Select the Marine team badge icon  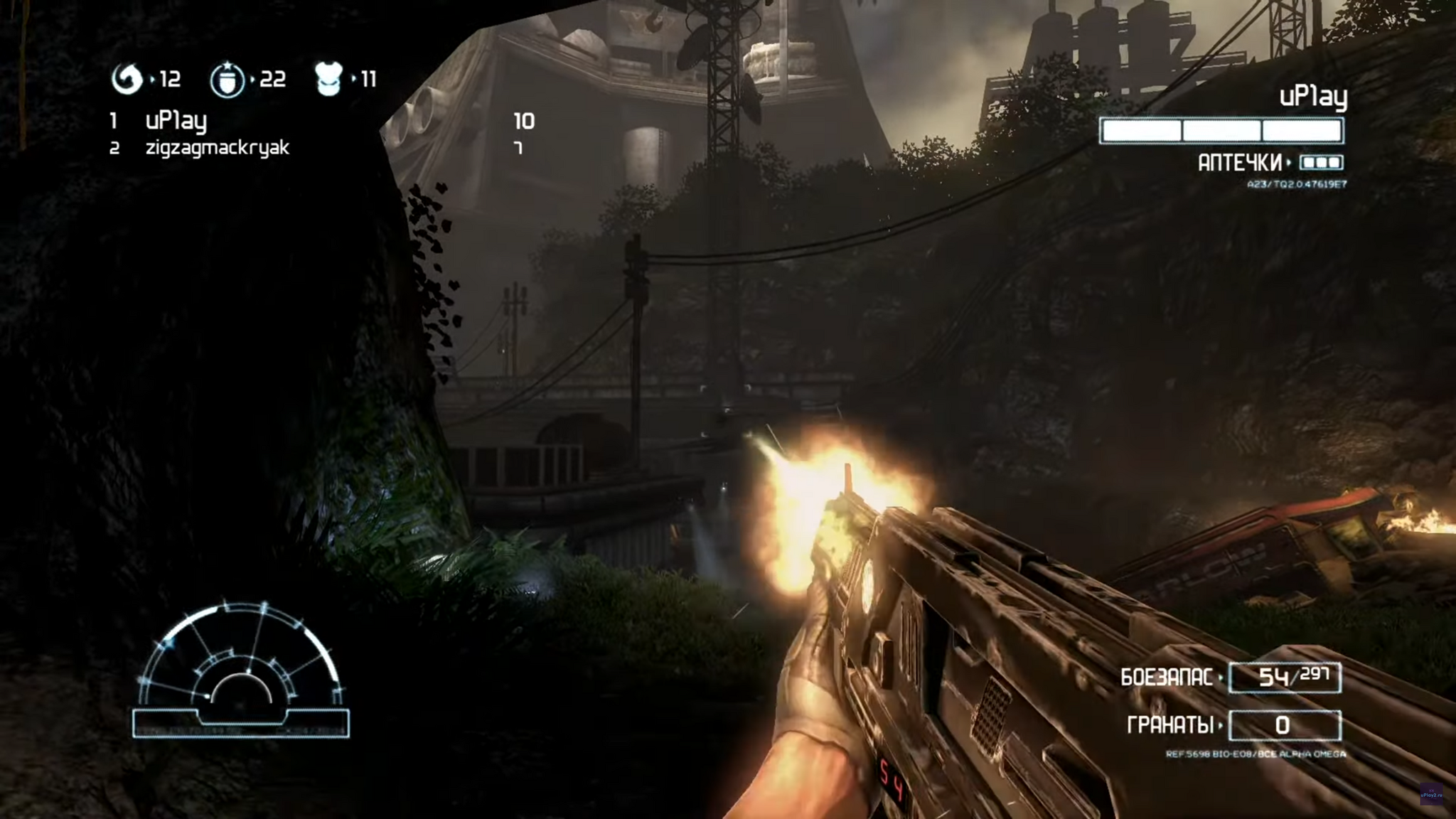[x=227, y=80]
